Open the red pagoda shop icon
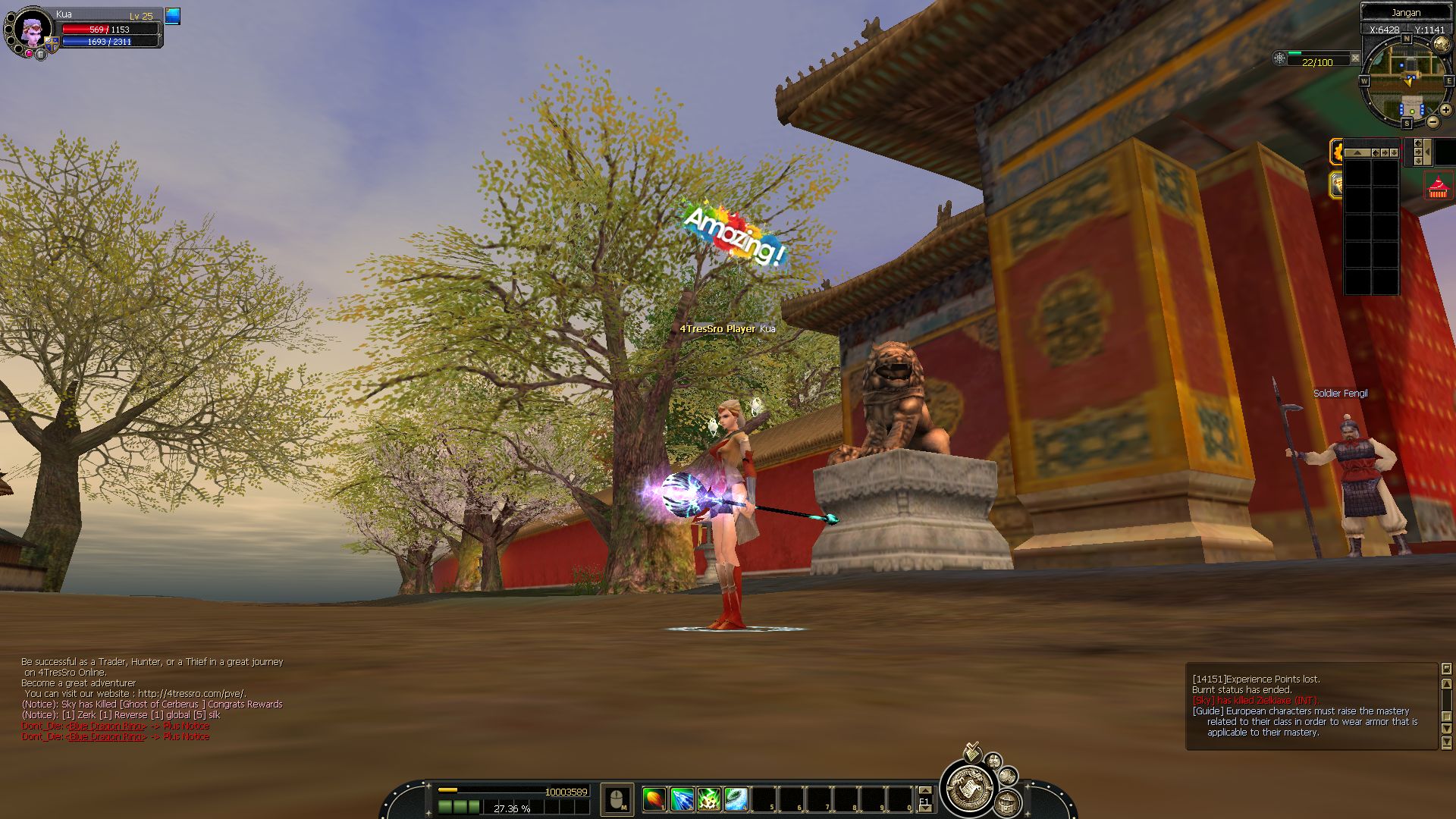 [1438, 187]
